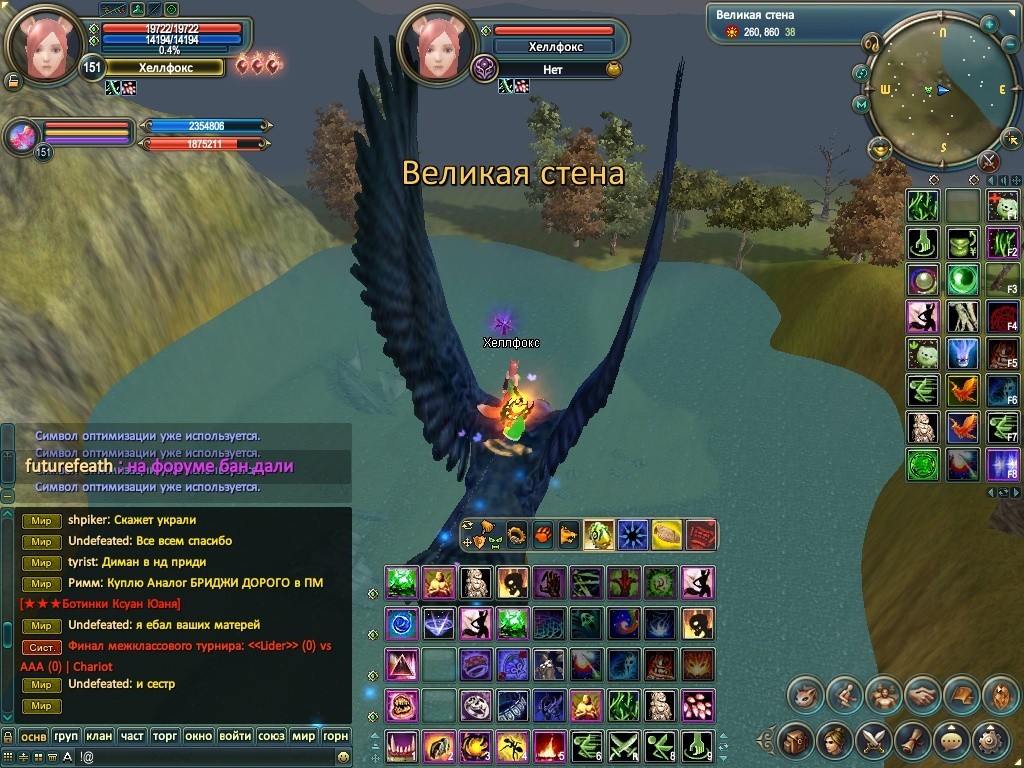Open the character portrait menu button
This screenshot has height=768, width=1024.
(834, 742)
